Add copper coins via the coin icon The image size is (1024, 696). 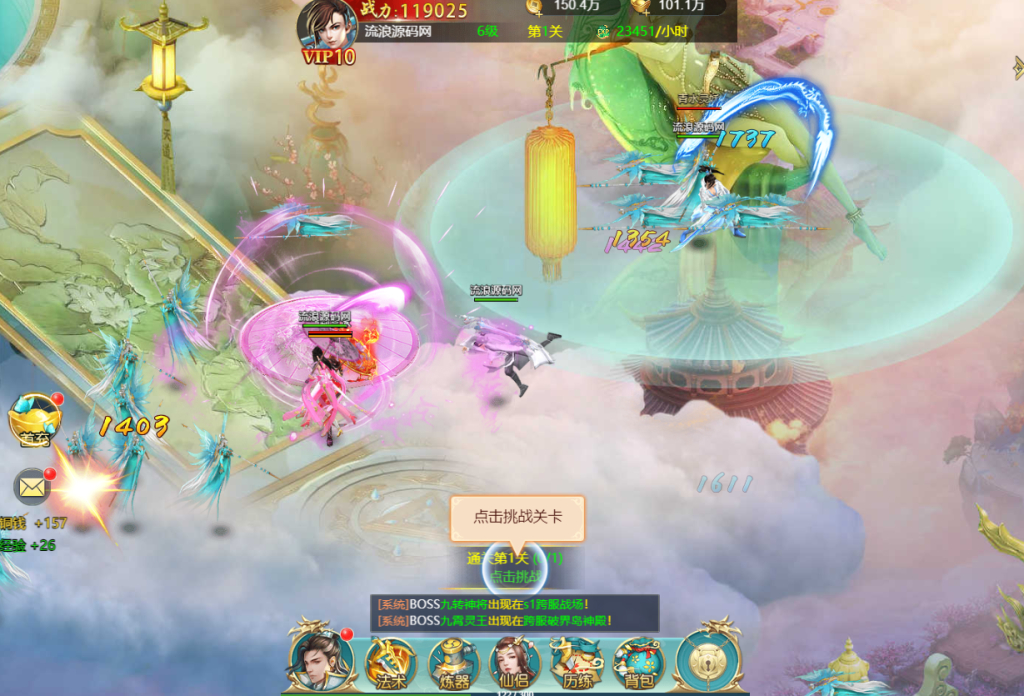click(x=535, y=7)
